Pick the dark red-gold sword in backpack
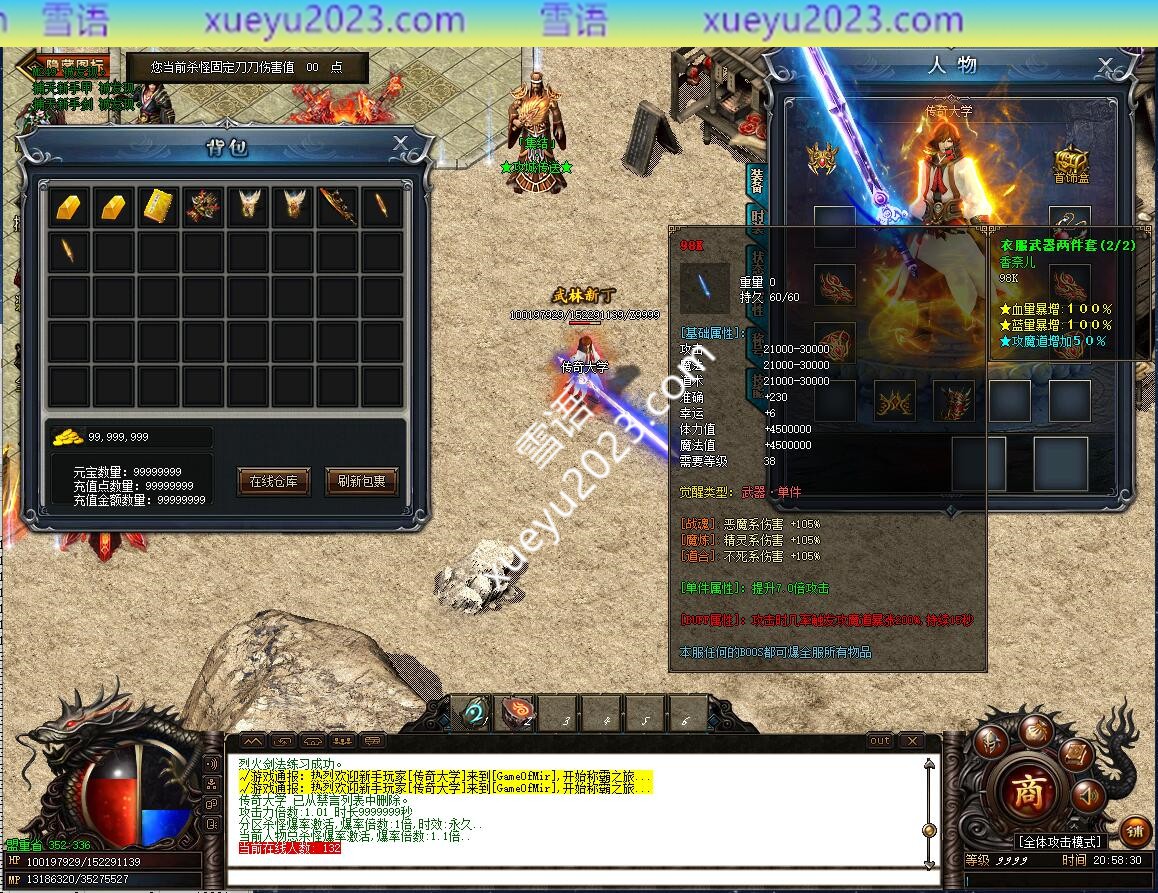Image resolution: width=1158 pixels, height=893 pixels. click(337, 206)
